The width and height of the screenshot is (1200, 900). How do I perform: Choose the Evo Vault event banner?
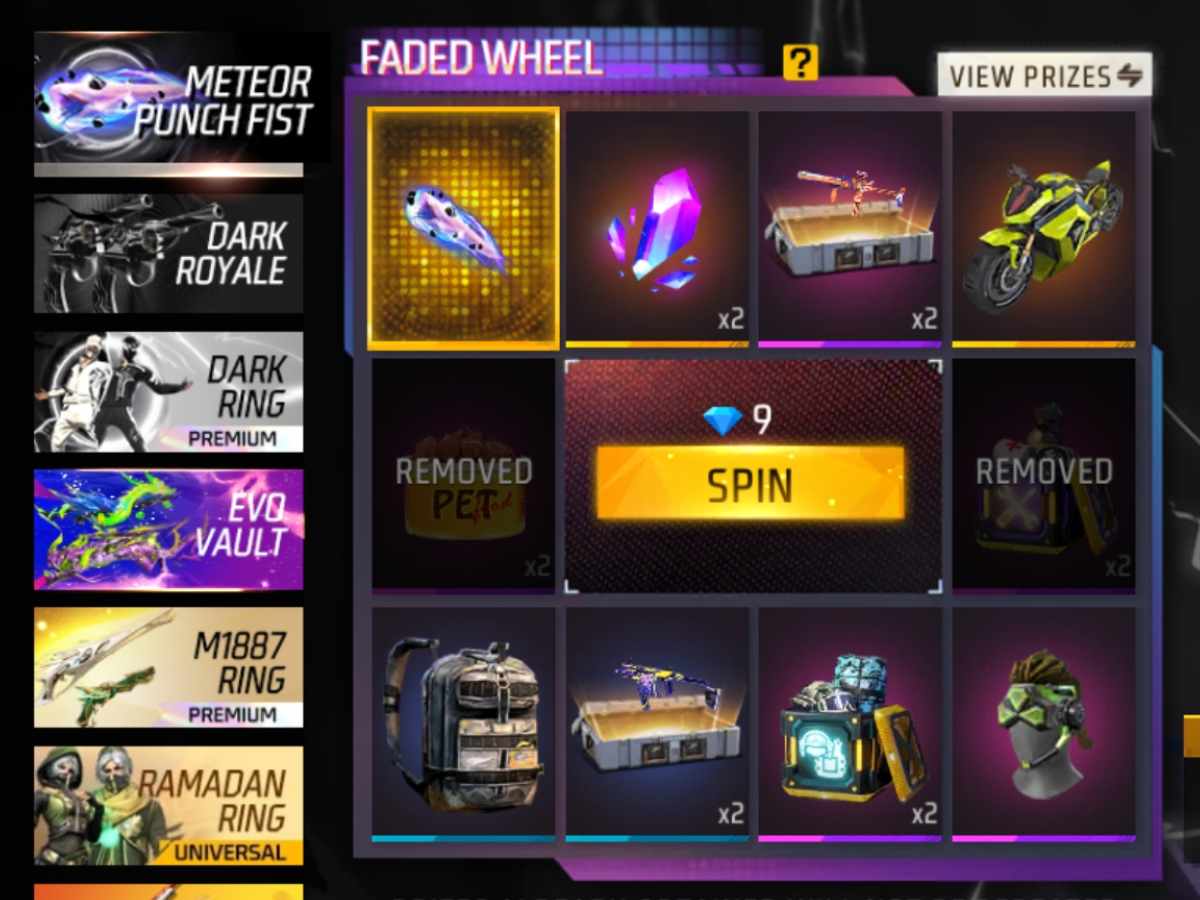(169, 529)
